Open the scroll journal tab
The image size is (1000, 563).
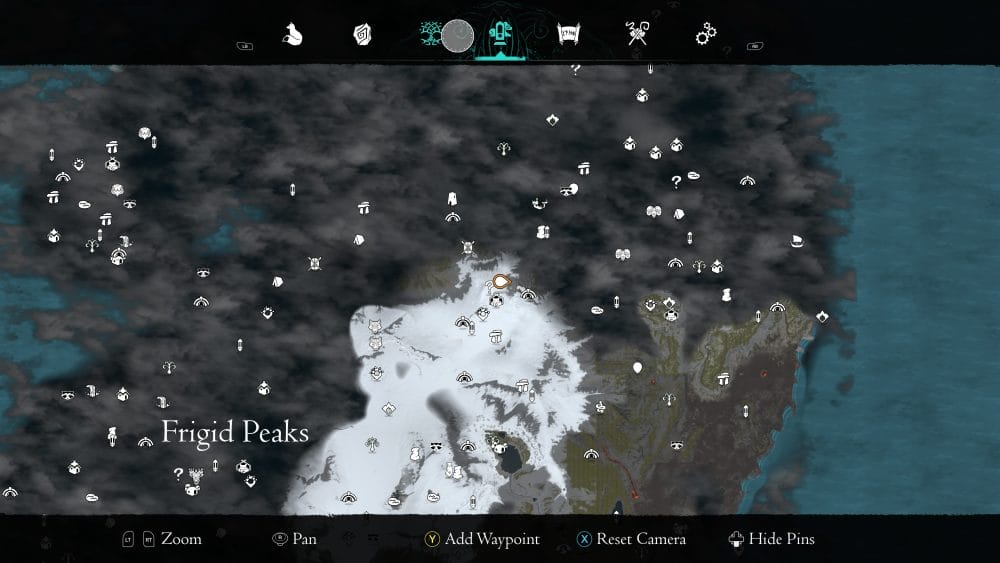(567, 35)
